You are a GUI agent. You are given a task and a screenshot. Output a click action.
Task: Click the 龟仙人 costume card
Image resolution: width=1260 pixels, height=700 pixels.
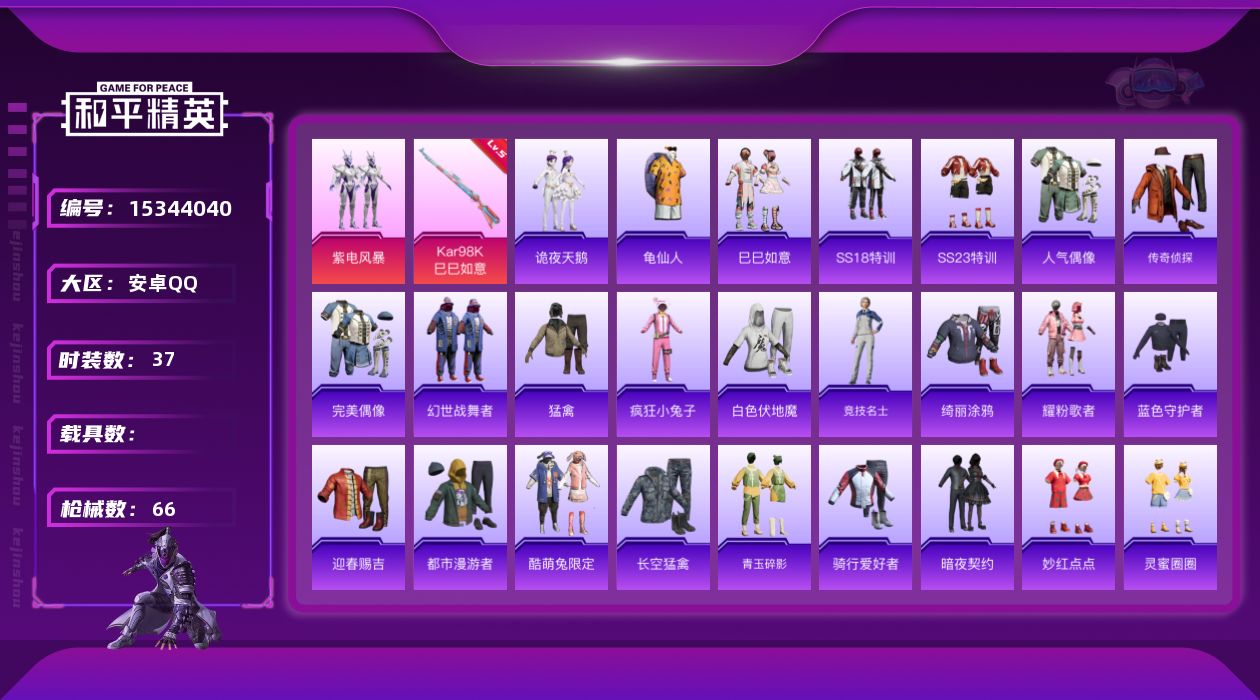[663, 211]
